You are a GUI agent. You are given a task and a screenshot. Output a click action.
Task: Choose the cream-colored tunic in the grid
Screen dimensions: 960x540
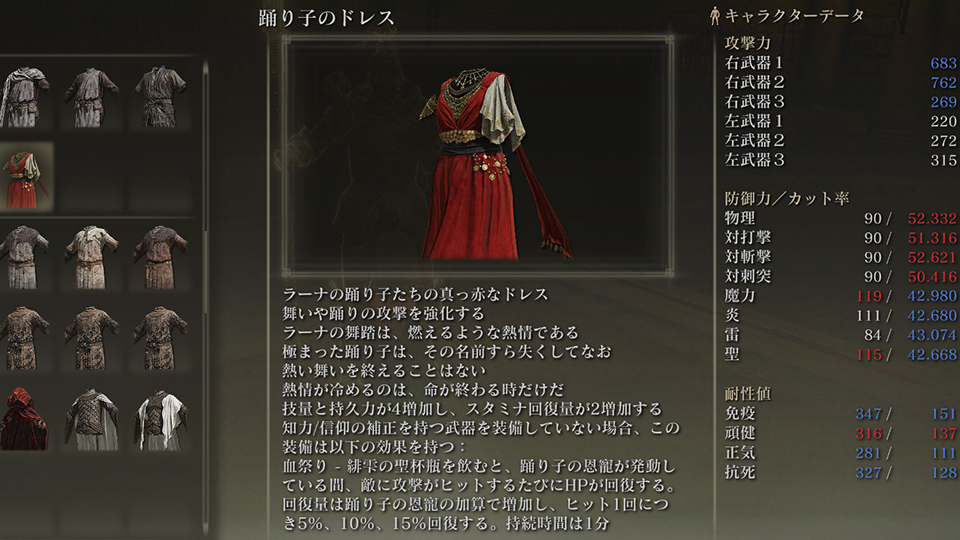[91, 258]
